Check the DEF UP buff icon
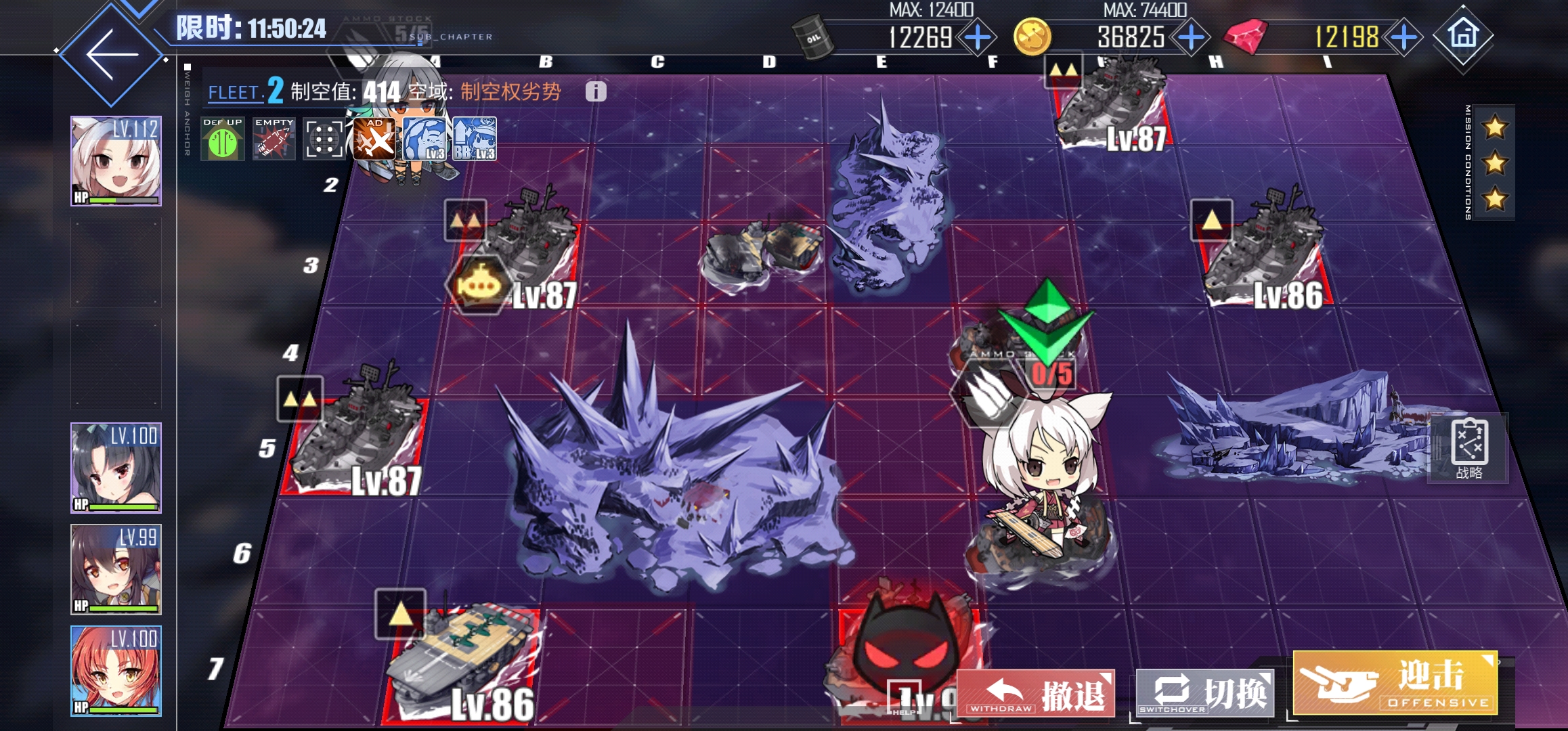Viewport: 1568px width, 731px height. pos(223,139)
